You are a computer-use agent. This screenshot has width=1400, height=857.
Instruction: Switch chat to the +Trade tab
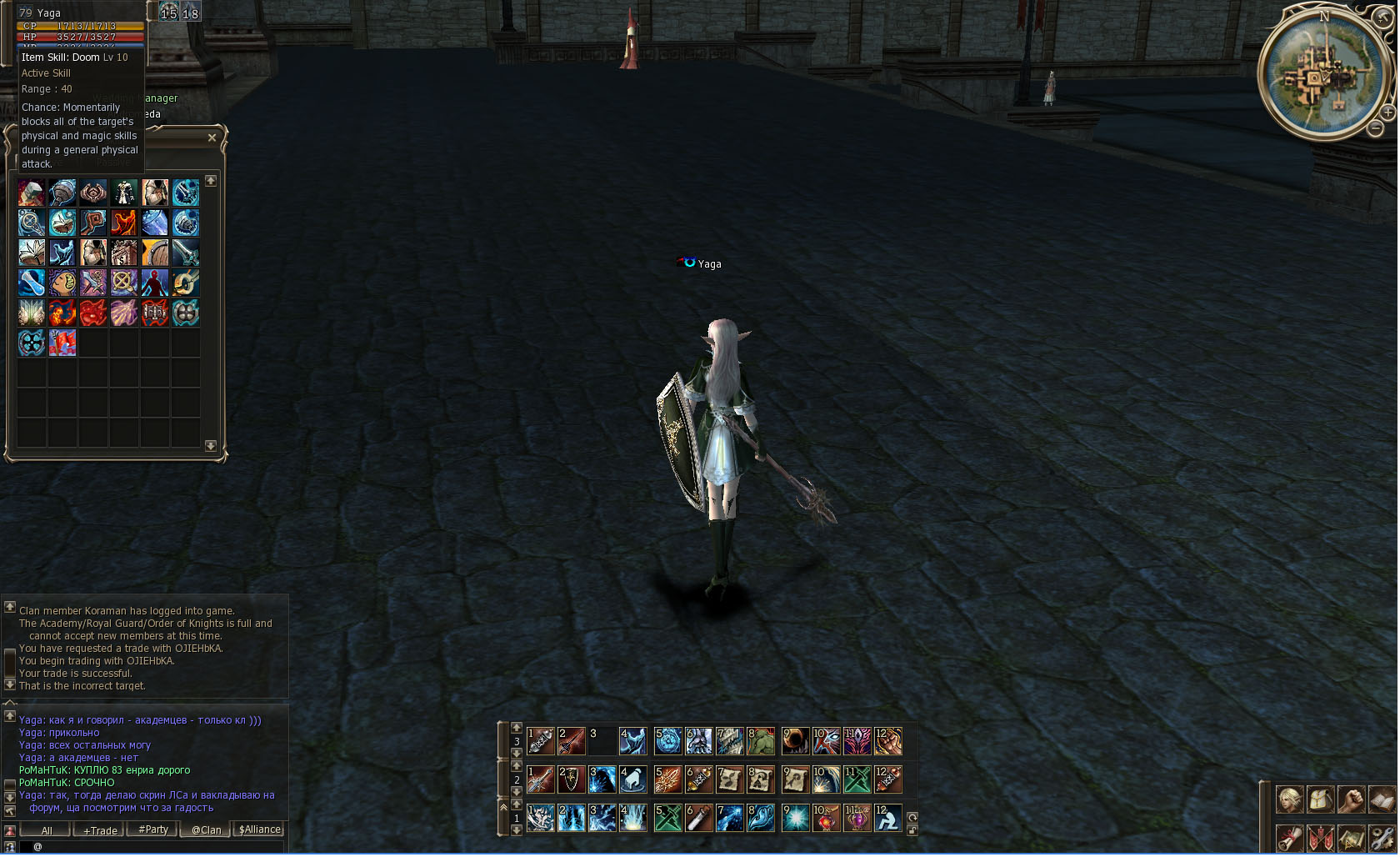(x=100, y=830)
